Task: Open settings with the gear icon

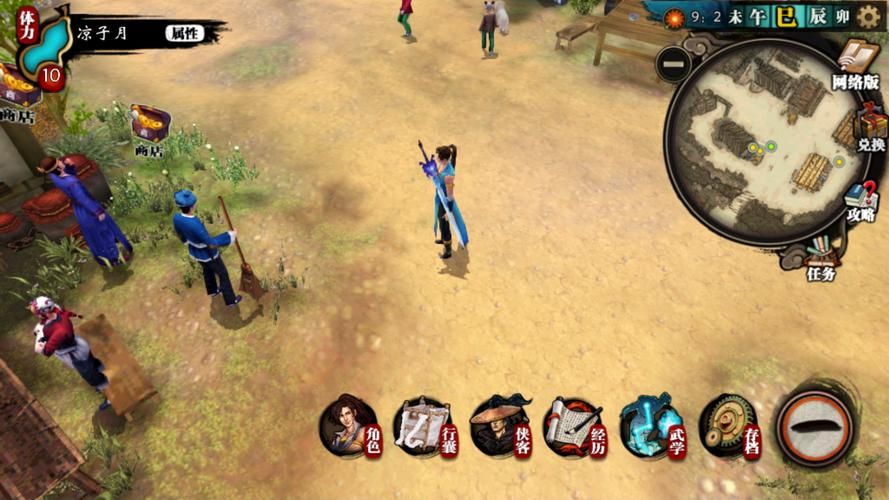Action: pos(870,17)
